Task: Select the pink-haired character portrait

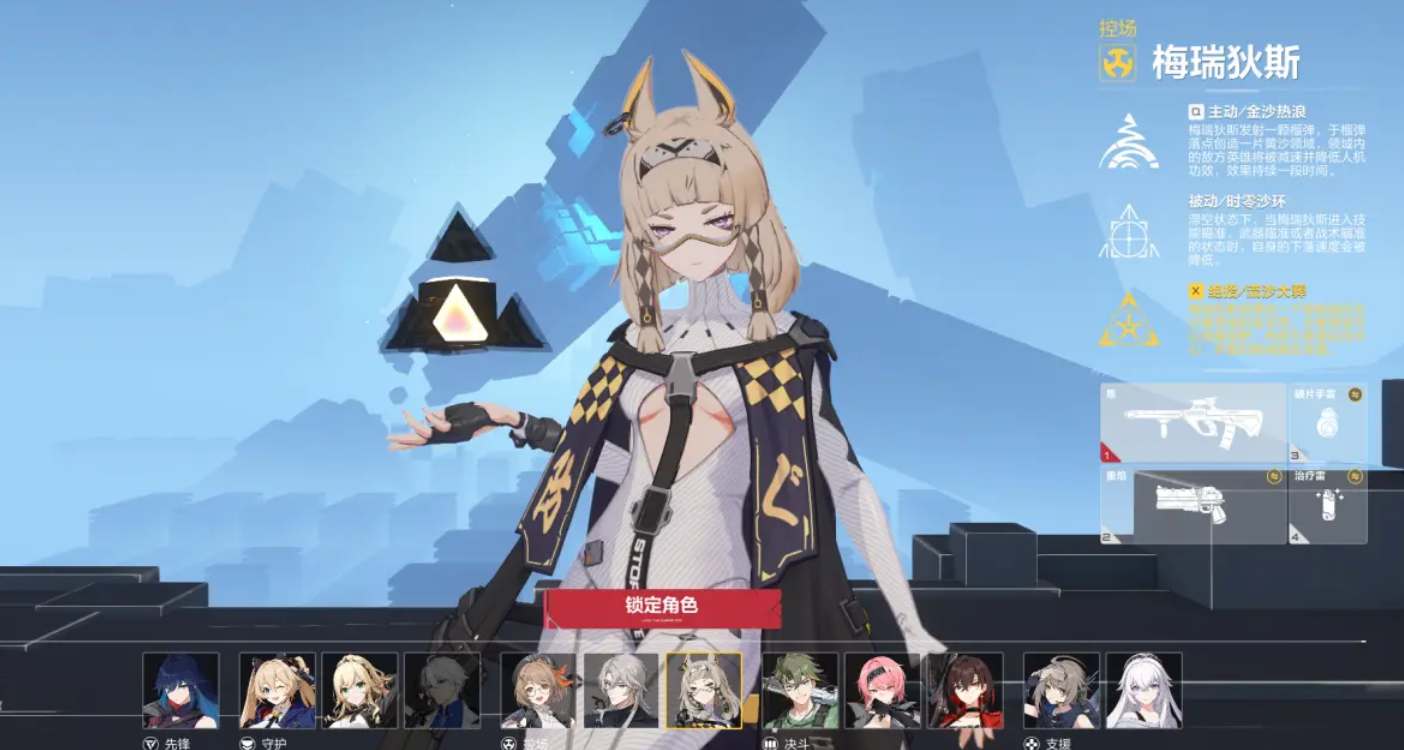Action: pos(882,690)
